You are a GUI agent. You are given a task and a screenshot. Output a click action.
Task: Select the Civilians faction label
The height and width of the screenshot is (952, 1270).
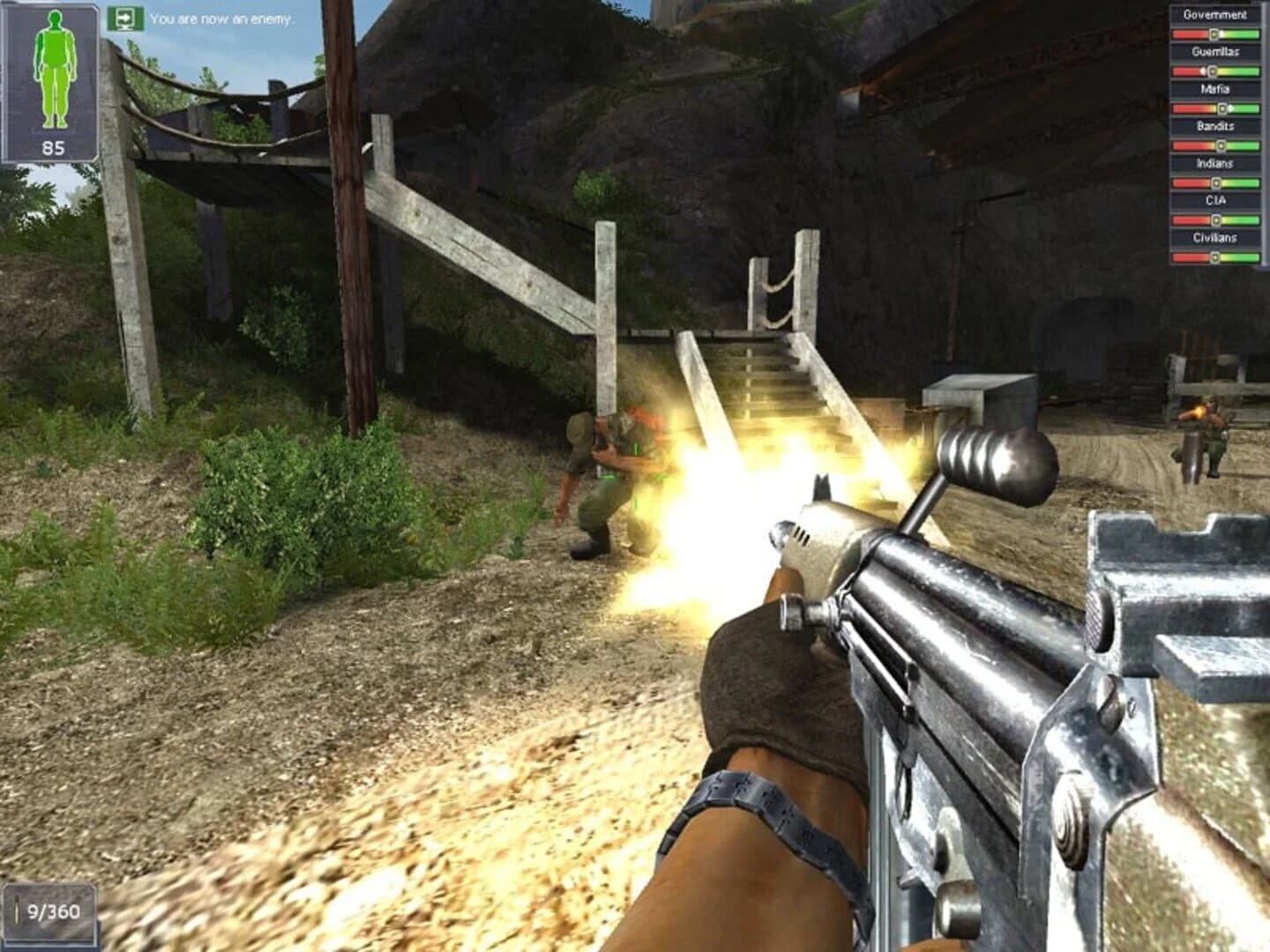1214,236
